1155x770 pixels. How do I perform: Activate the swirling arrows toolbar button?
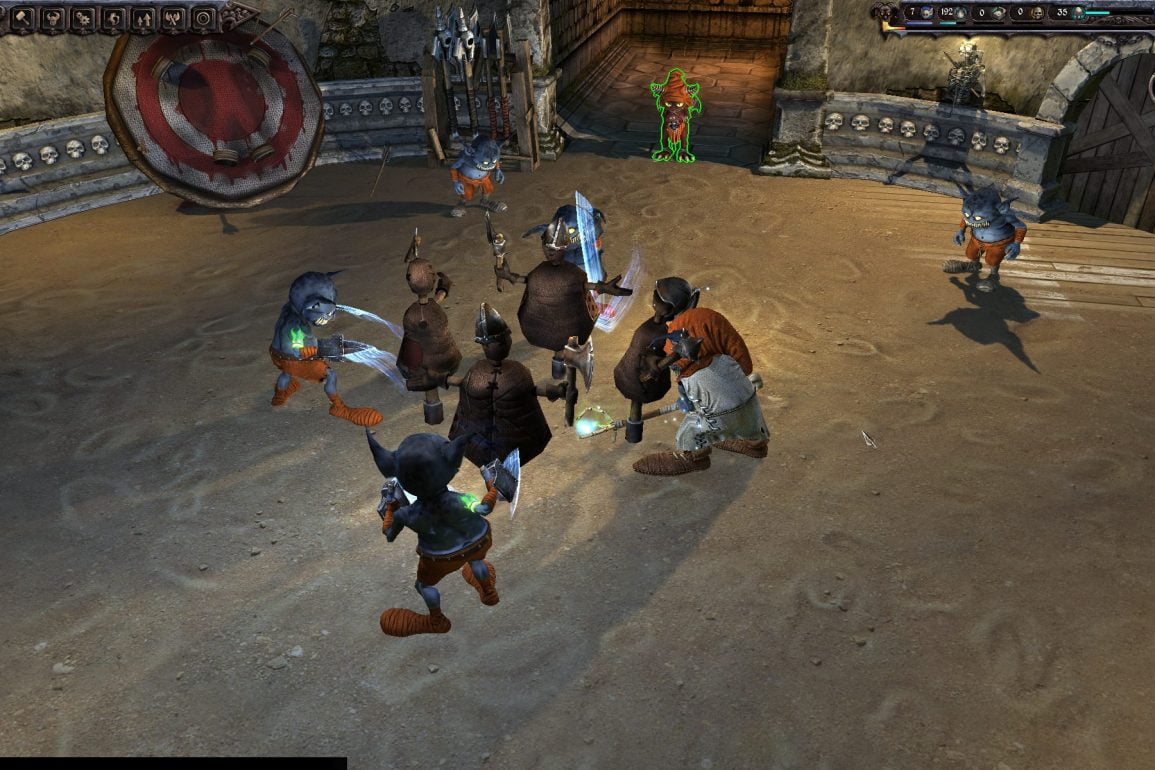[112, 18]
